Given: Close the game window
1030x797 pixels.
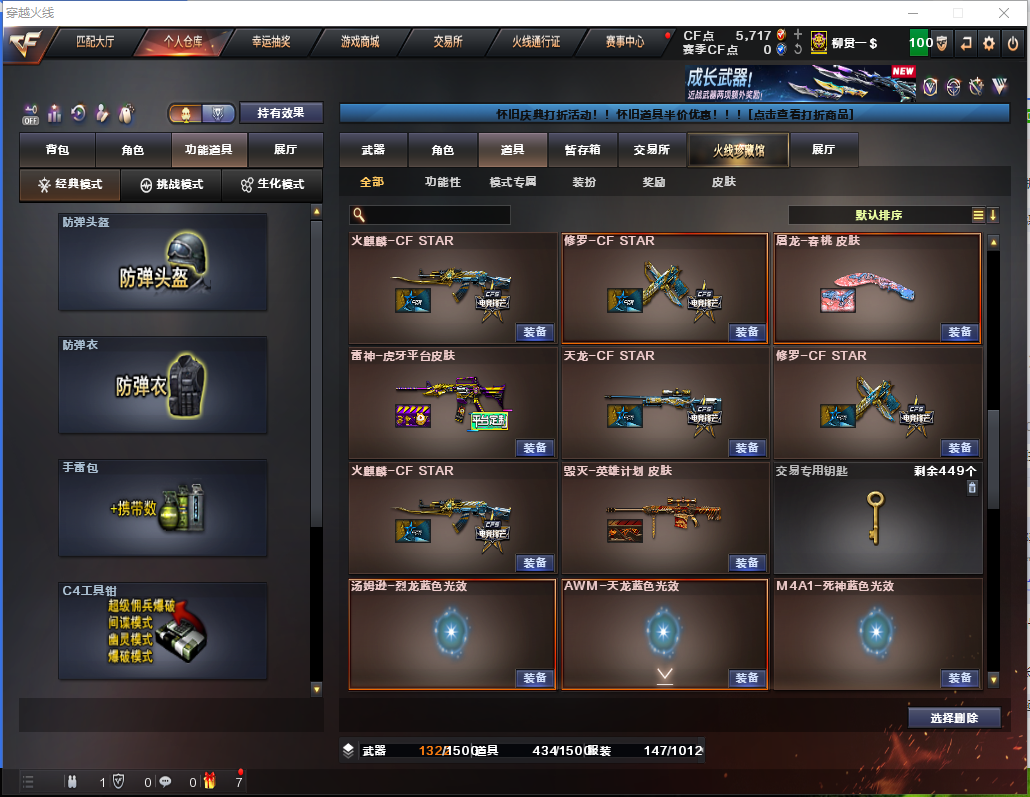Looking at the screenshot, I should pos(1006,13).
